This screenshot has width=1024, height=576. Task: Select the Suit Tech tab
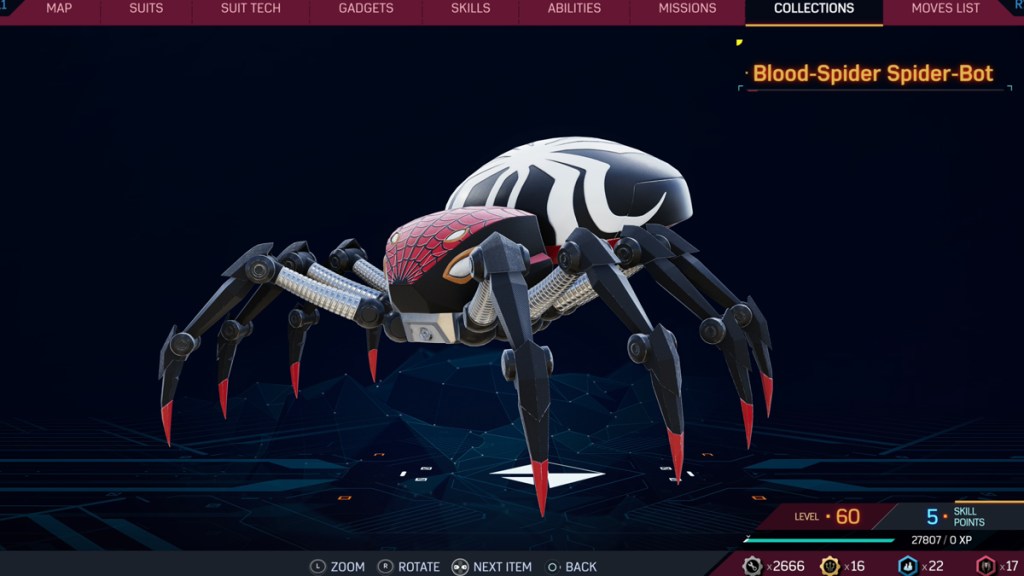[251, 9]
